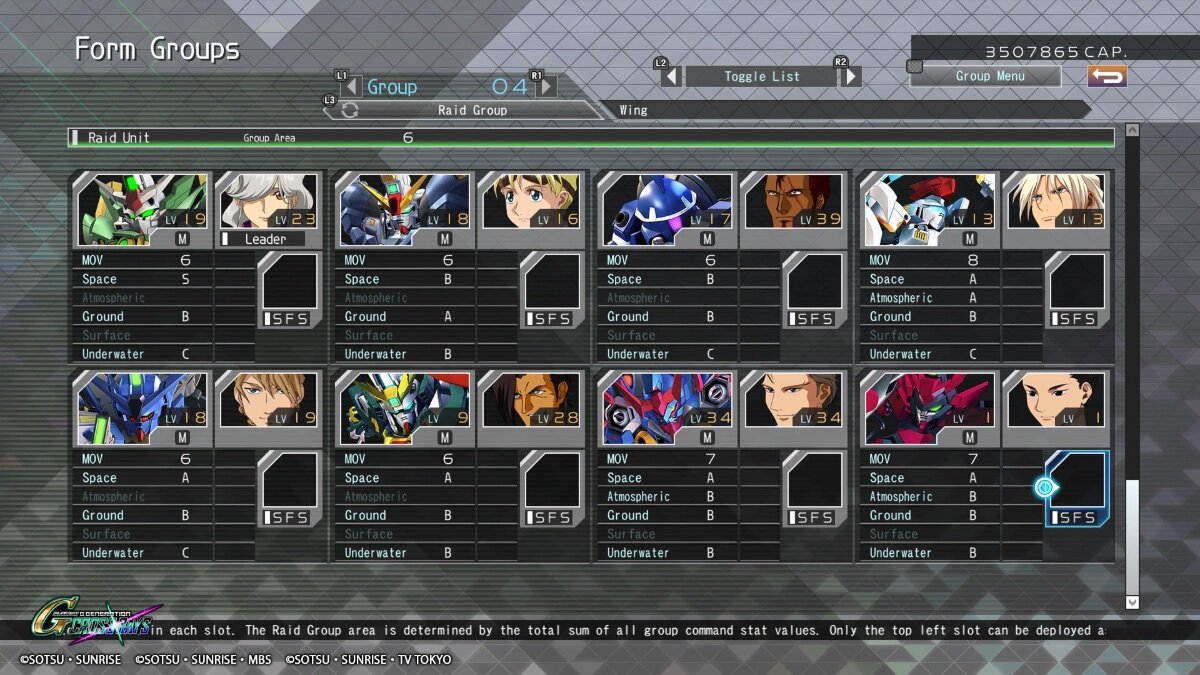Select the level 39 pilot portrait
1200x675 pixels.
793,202
